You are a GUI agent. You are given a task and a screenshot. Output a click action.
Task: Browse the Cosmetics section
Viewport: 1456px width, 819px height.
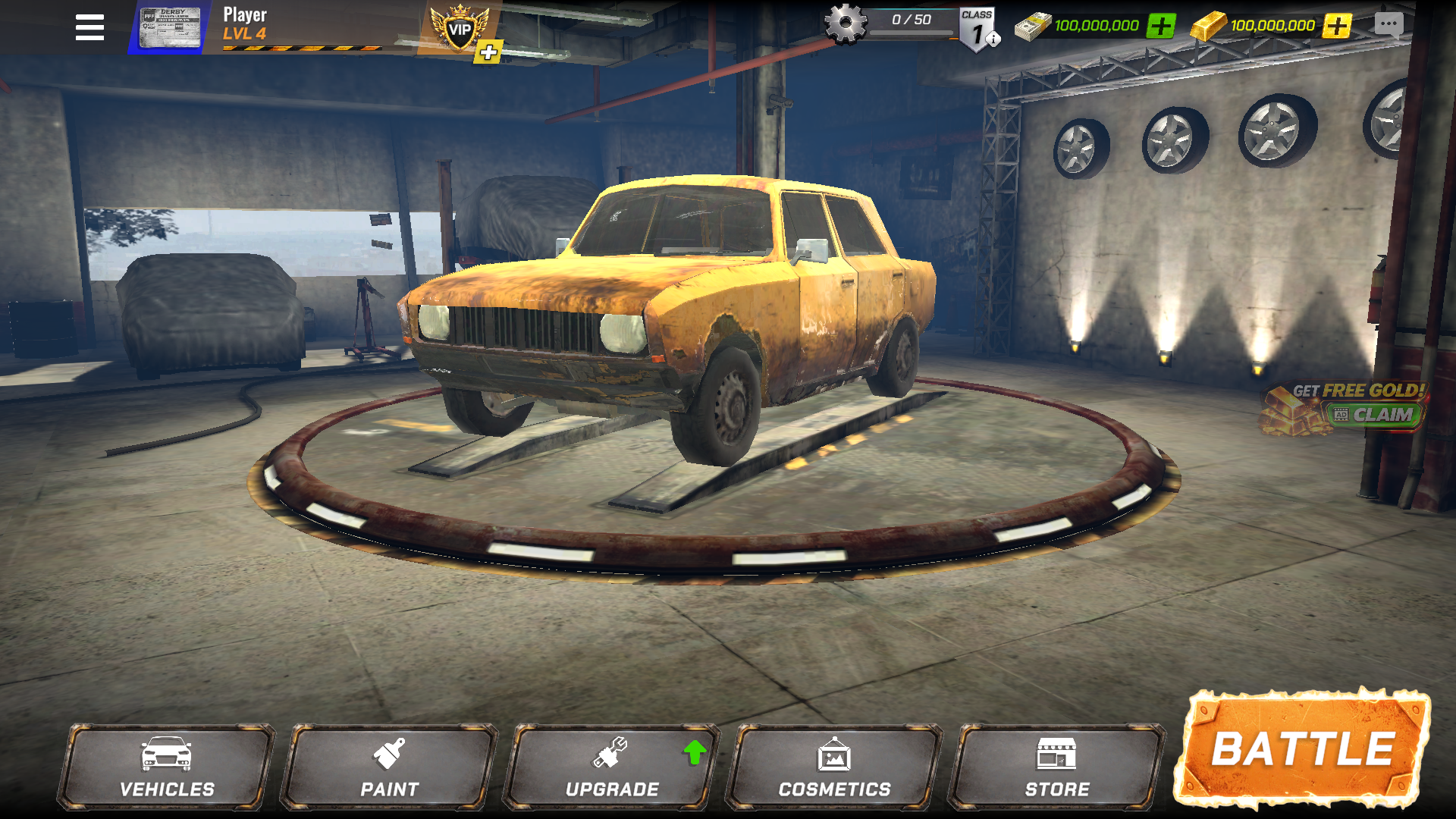834,767
